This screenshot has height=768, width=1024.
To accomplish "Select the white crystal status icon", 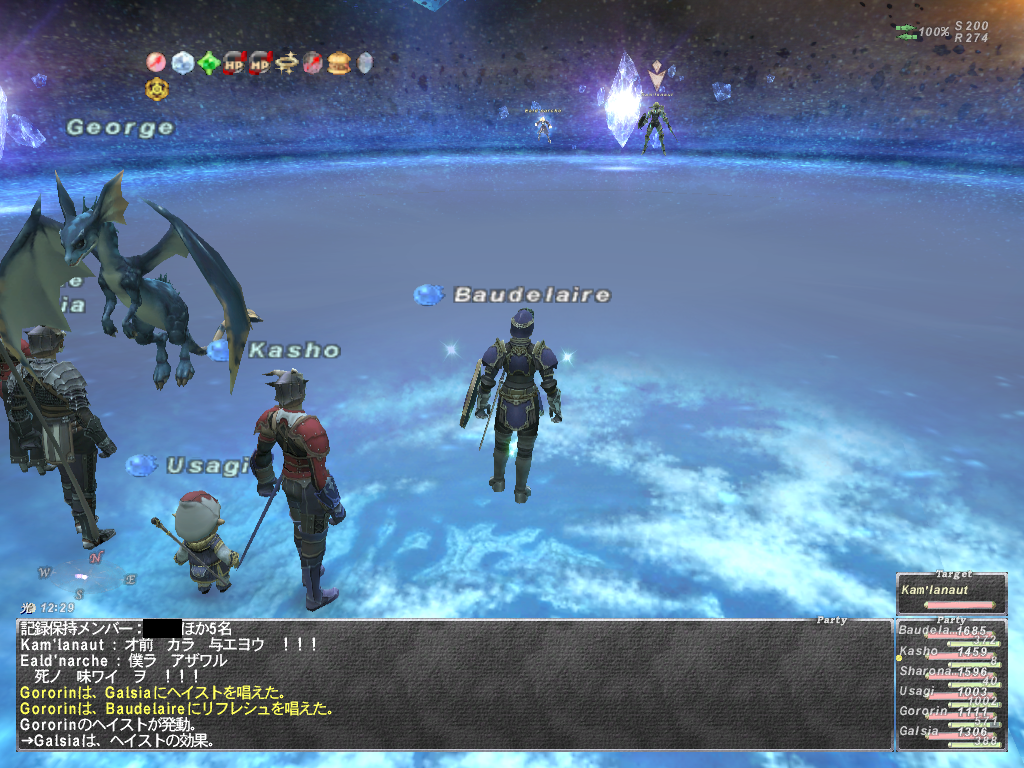I will [x=182, y=63].
